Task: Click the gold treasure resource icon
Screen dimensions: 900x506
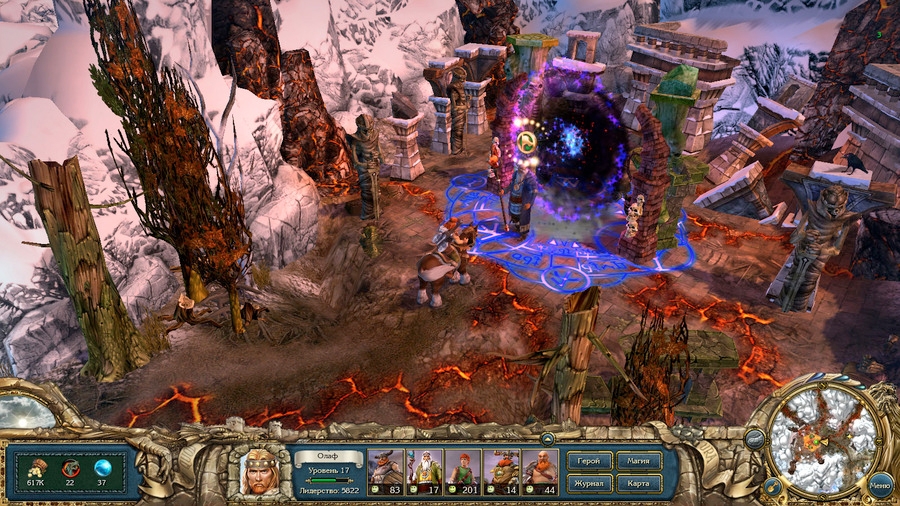Action: coord(36,467)
